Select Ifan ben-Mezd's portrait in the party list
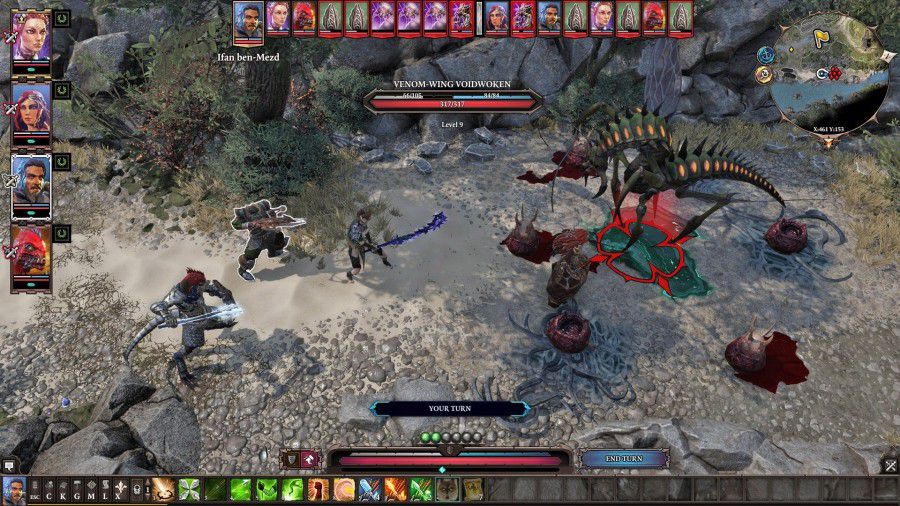 coord(31,185)
